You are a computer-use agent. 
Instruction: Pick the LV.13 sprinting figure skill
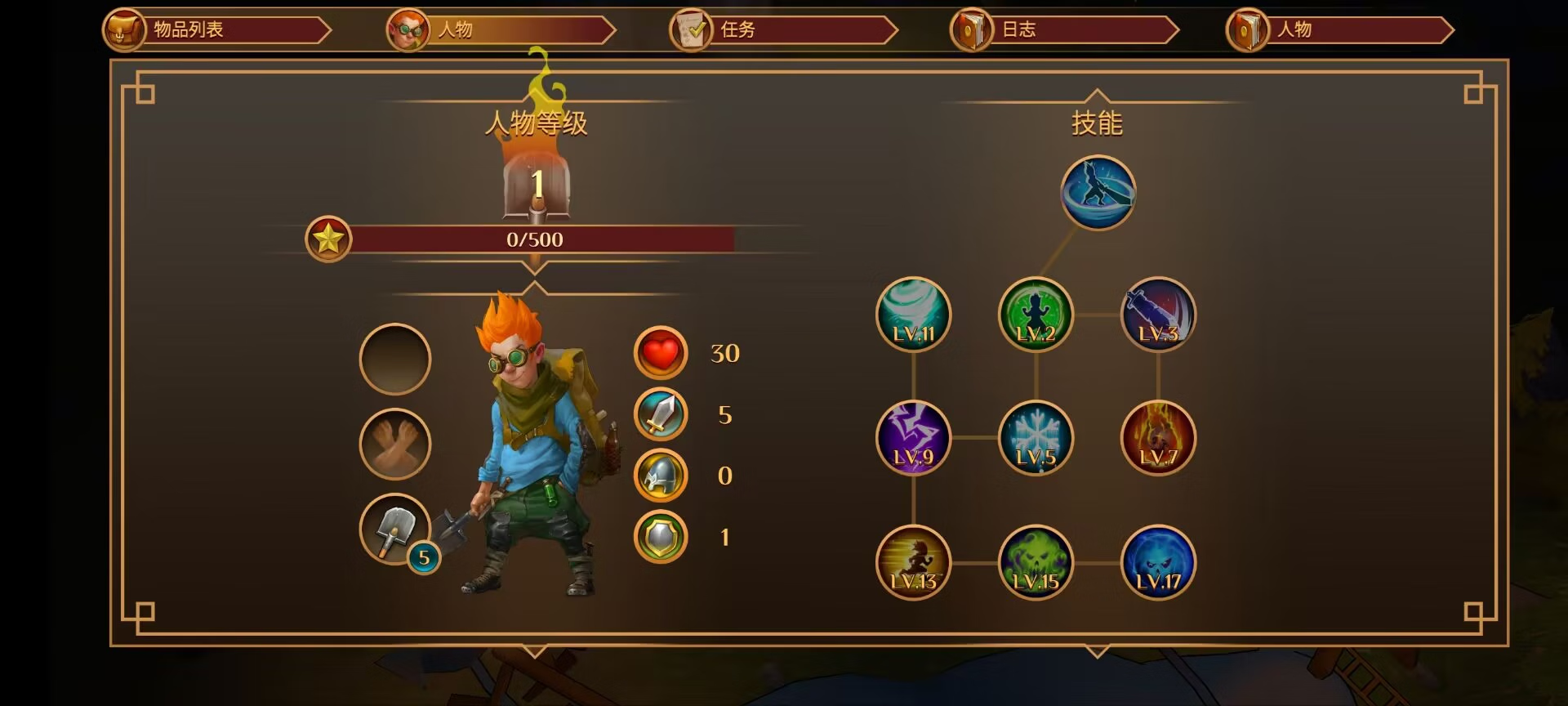click(x=913, y=562)
